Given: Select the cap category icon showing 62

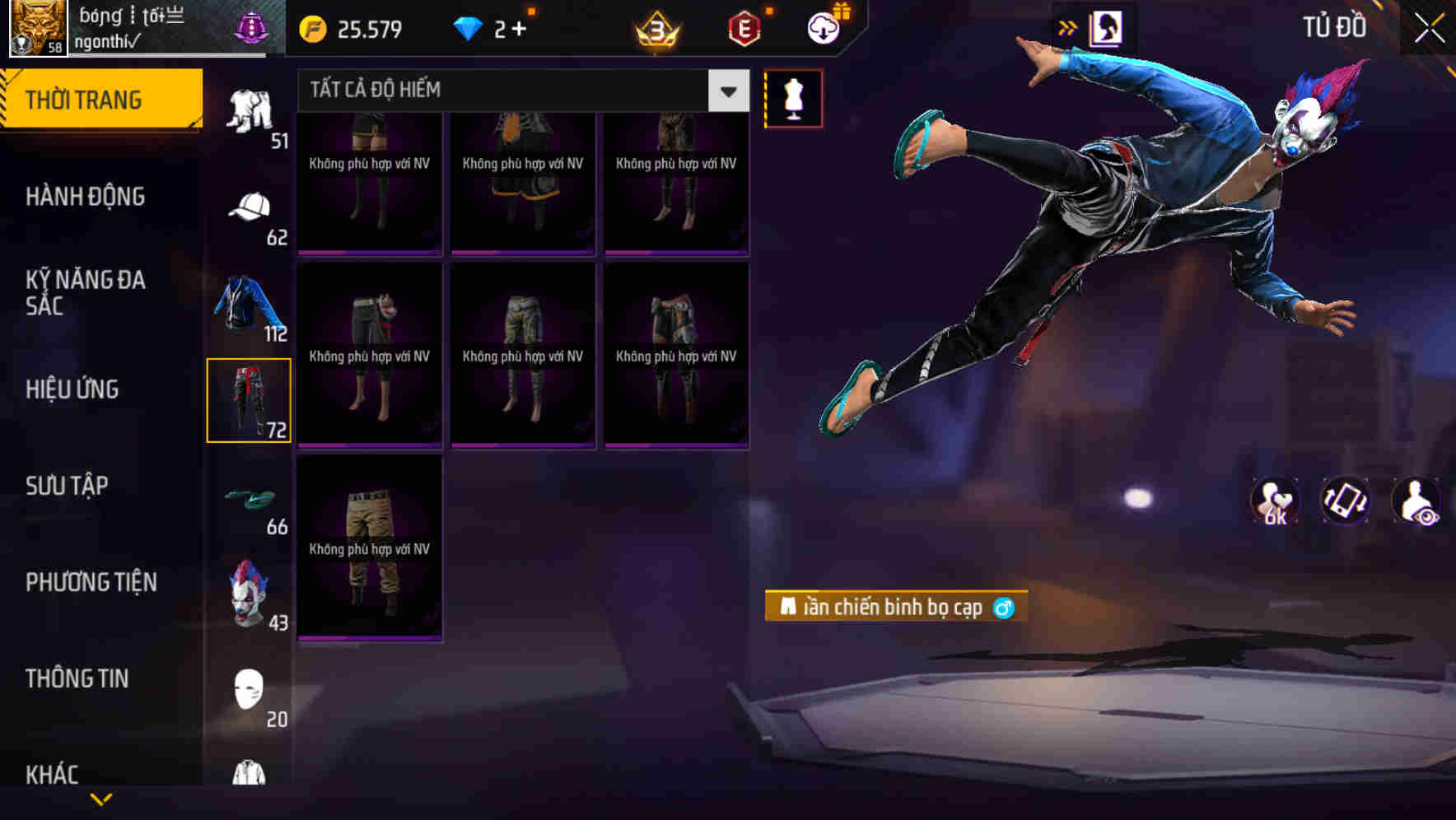Looking at the screenshot, I should click(250, 207).
